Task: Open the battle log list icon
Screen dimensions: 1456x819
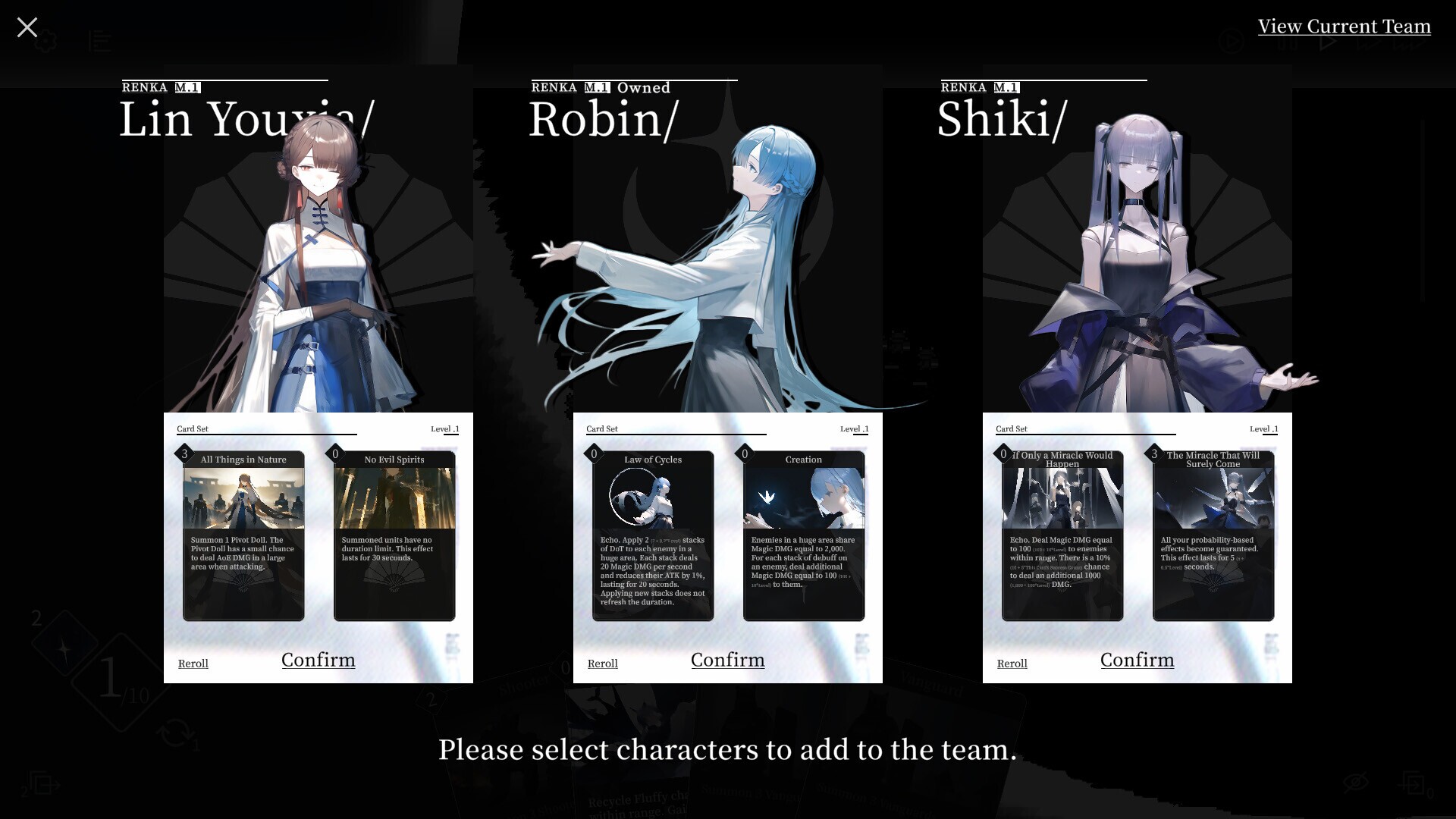Action: click(101, 42)
